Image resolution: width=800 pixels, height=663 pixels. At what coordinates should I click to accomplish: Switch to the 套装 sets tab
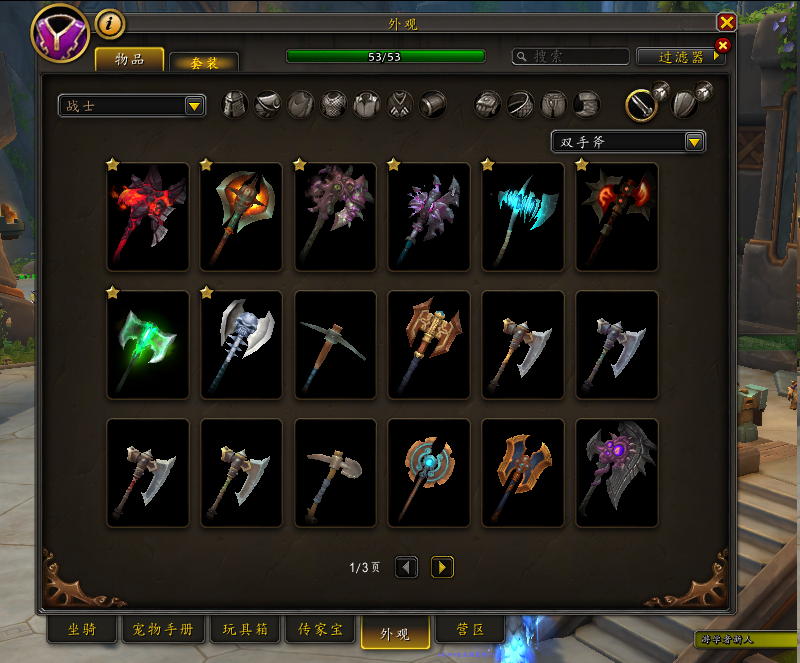point(204,62)
